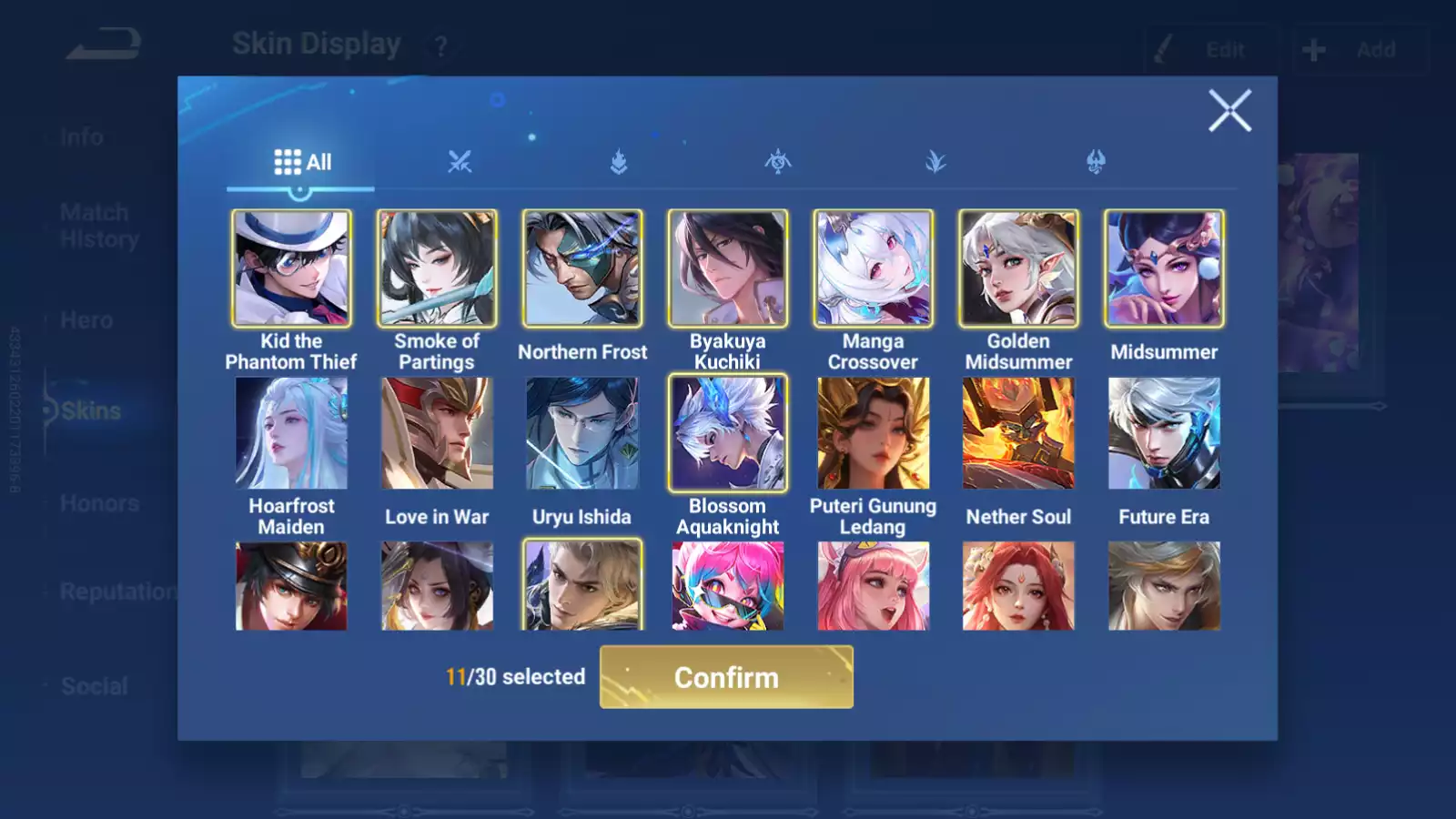Screen dimensions: 1456x819
Task: Close the skin selection dialog
Action: 1230,111
